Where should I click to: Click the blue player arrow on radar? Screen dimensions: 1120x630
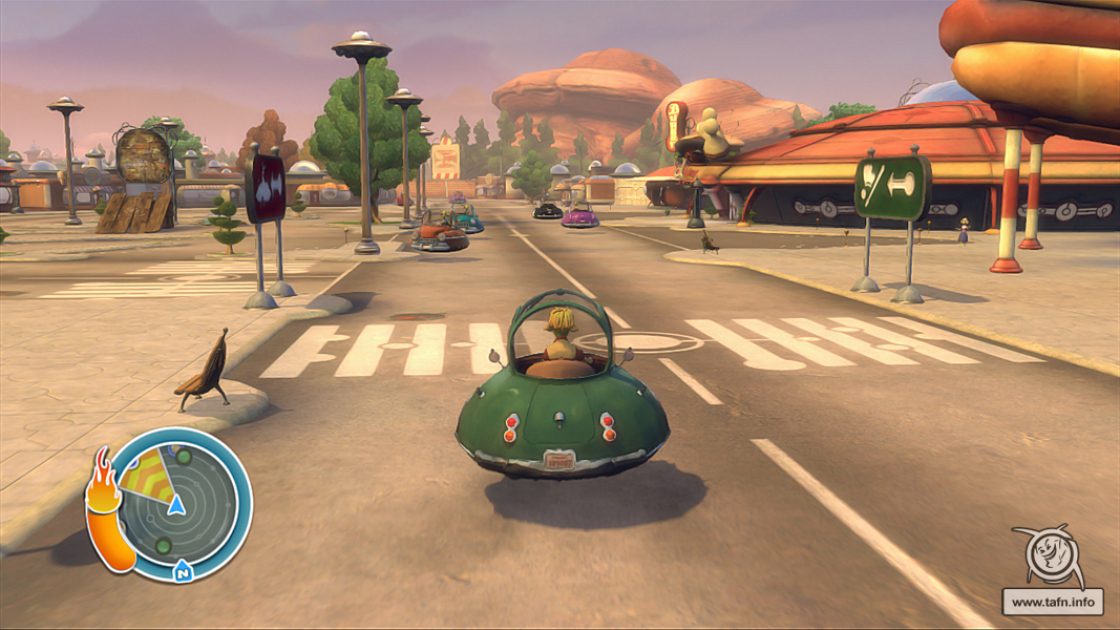(x=176, y=504)
